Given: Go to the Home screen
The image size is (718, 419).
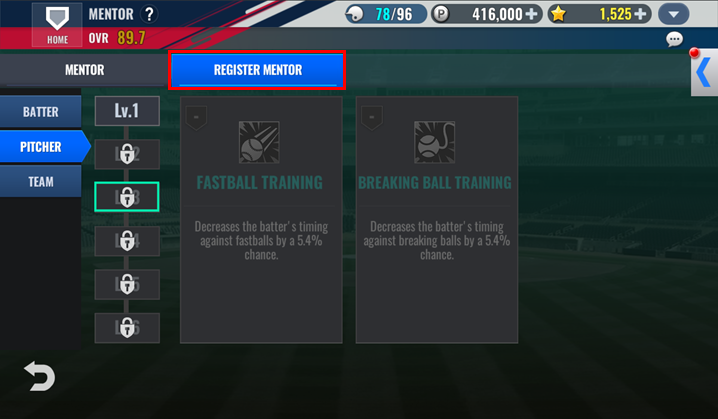Looking at the screenshot, I should 57,24.
